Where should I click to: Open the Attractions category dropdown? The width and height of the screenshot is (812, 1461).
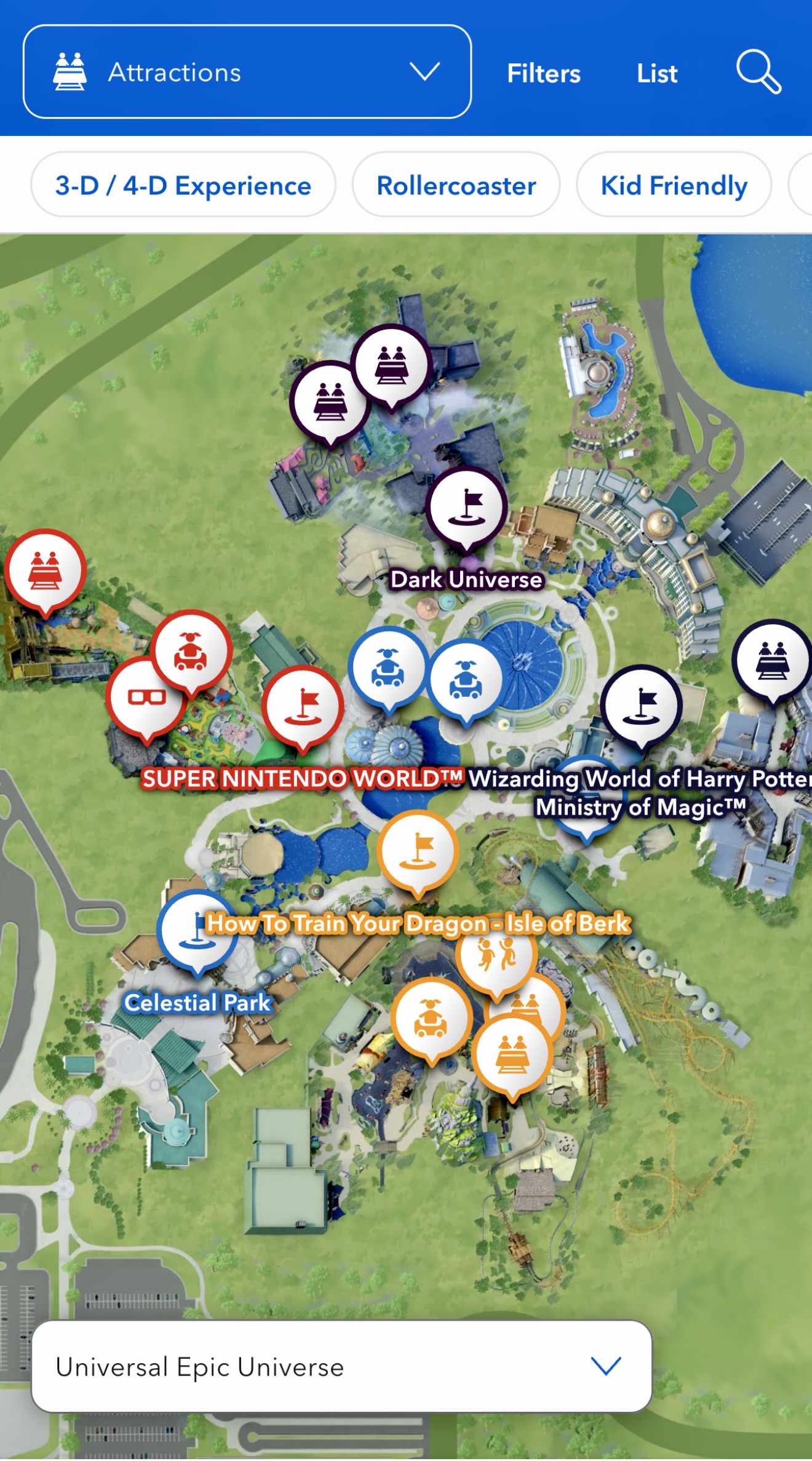pos(247,72)
